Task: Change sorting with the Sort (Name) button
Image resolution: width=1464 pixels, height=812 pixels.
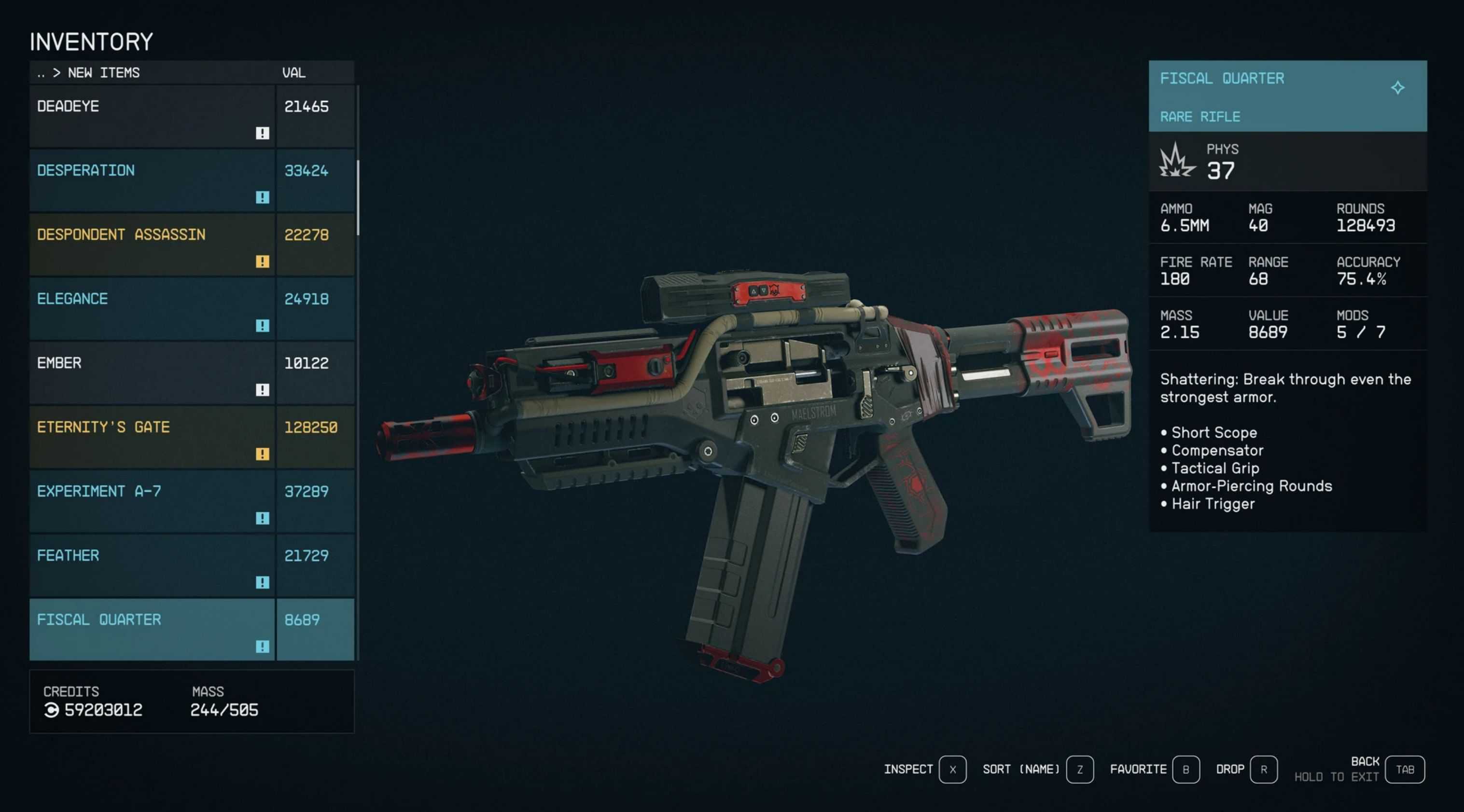Action: [1080, 770]
